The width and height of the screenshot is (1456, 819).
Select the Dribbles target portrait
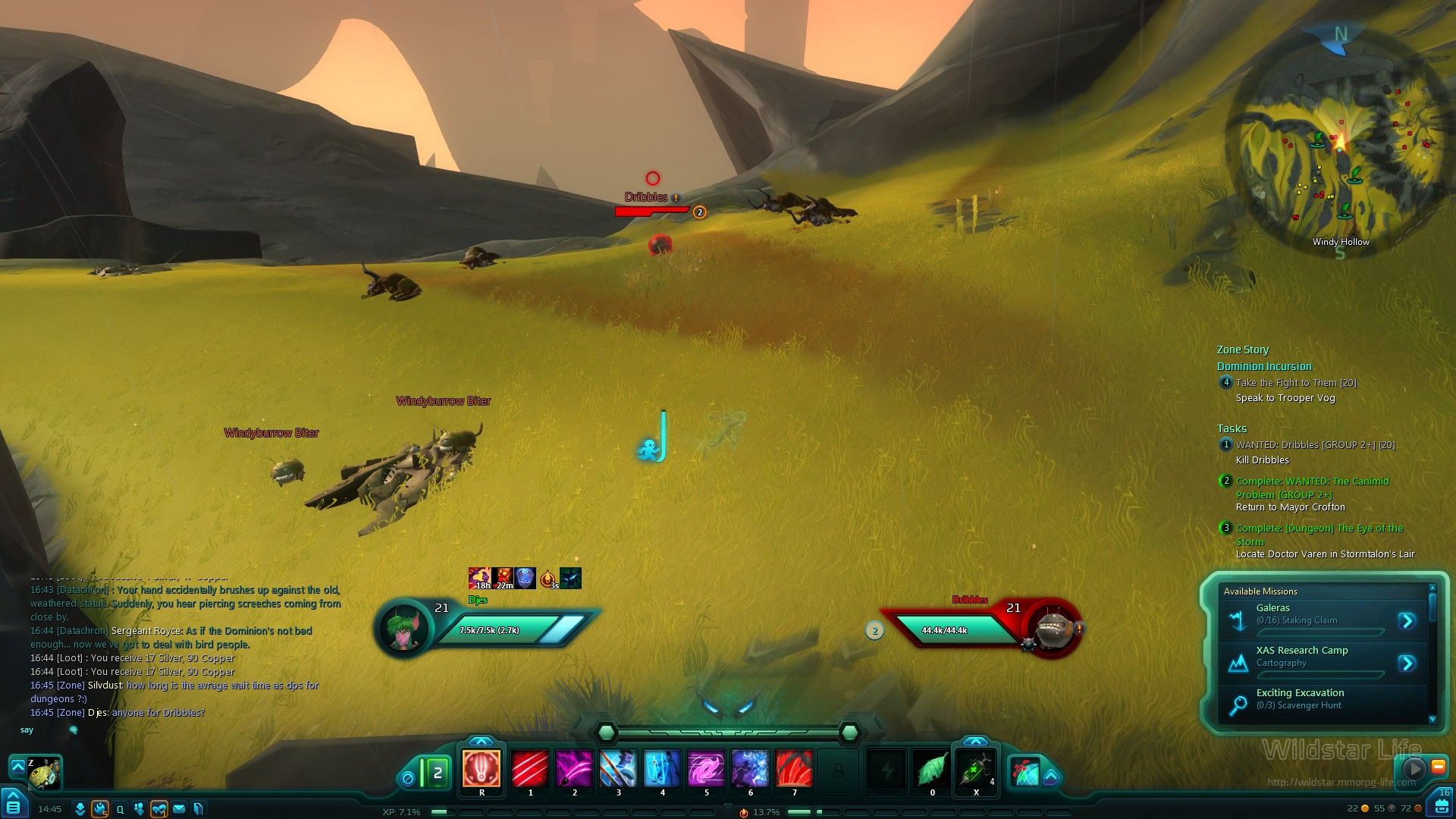1053,629
